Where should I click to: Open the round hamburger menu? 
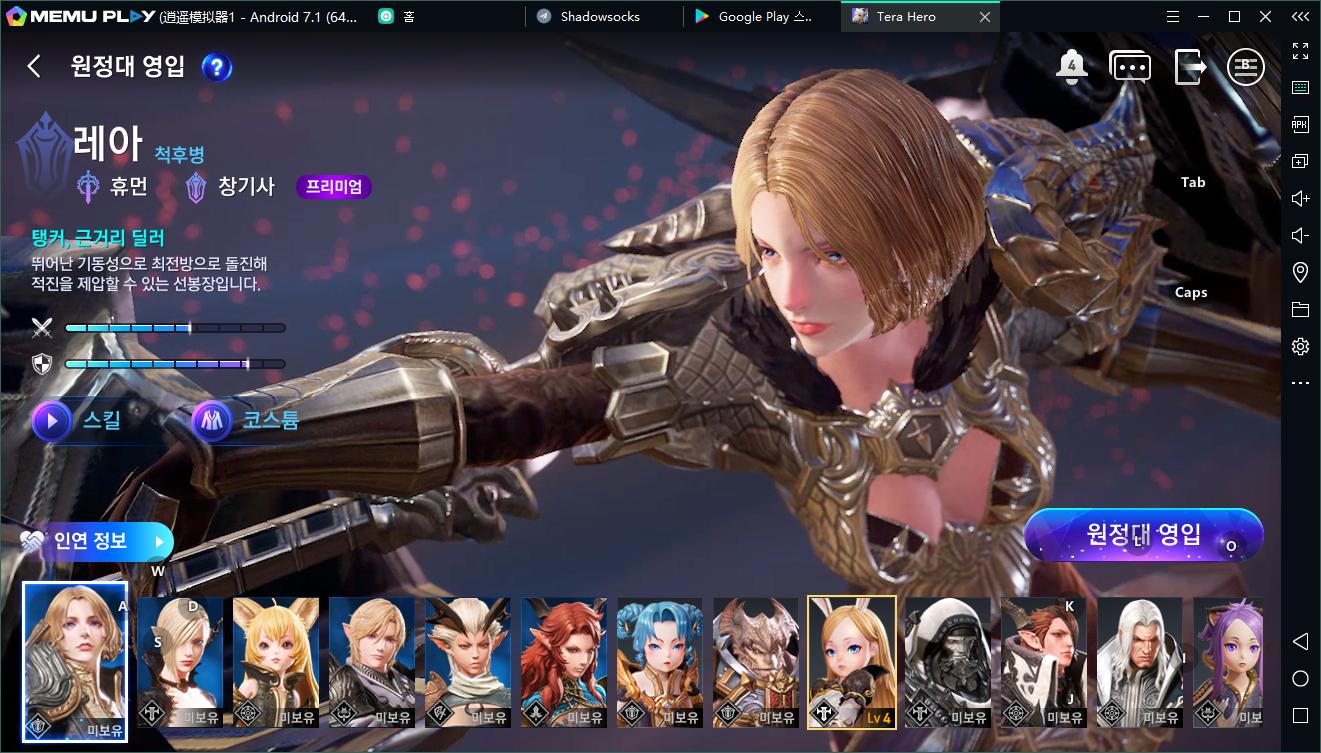click(x=1246, y=67)
